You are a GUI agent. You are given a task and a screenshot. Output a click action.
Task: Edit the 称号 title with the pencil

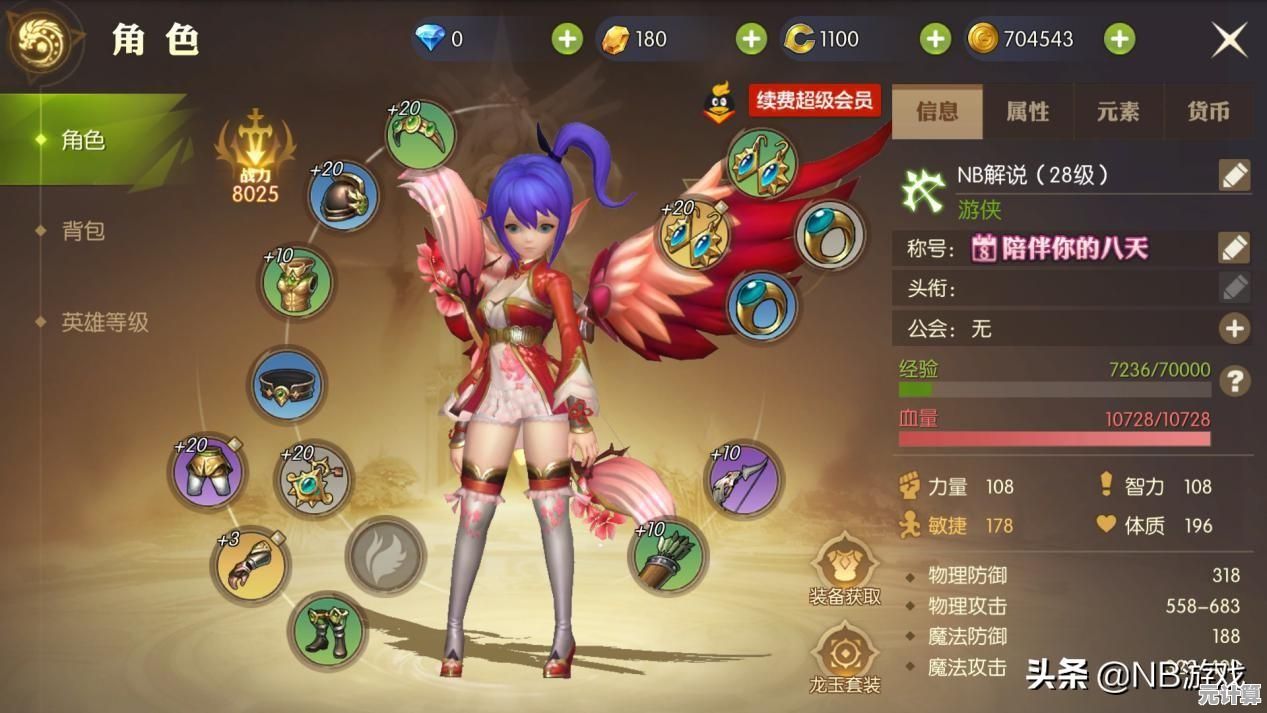(1234, 247)
